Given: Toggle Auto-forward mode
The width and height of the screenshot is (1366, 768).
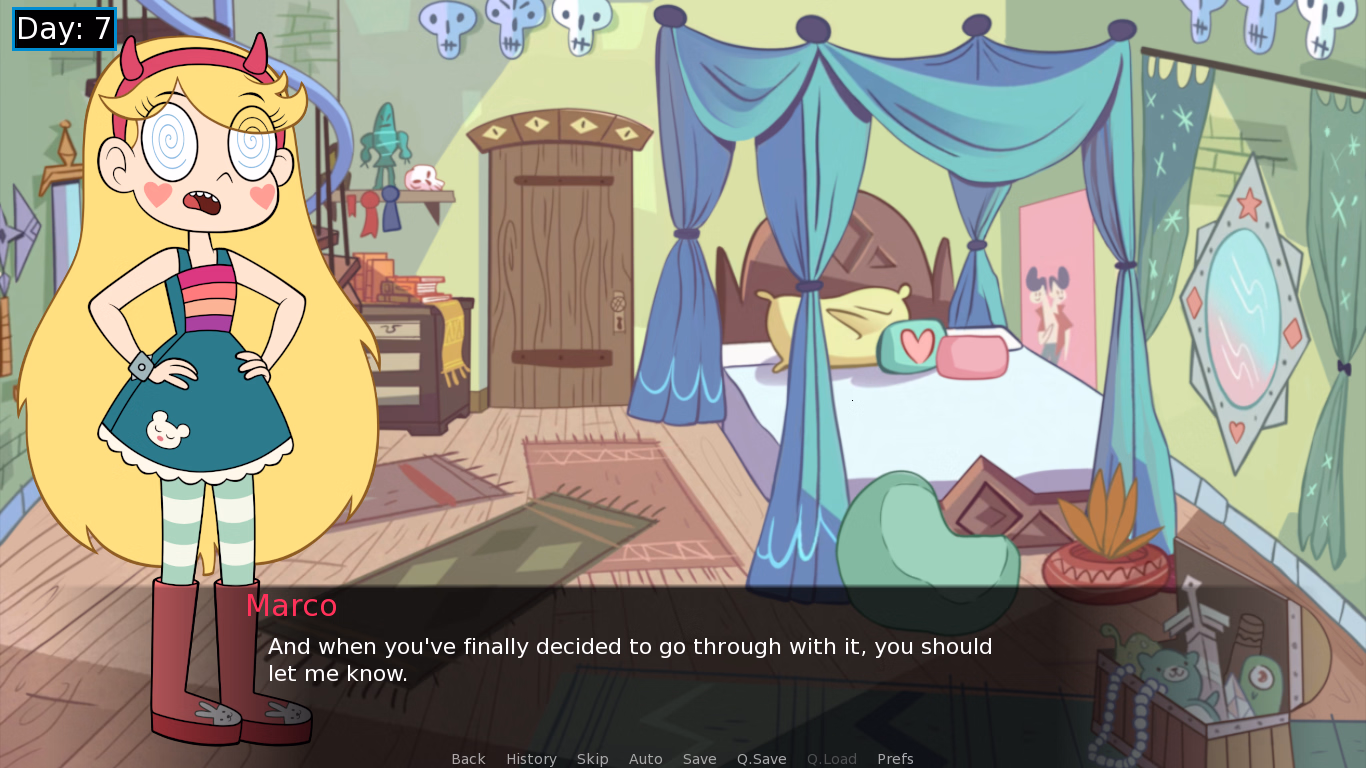Looking at the screenshot, I should 645,758.
